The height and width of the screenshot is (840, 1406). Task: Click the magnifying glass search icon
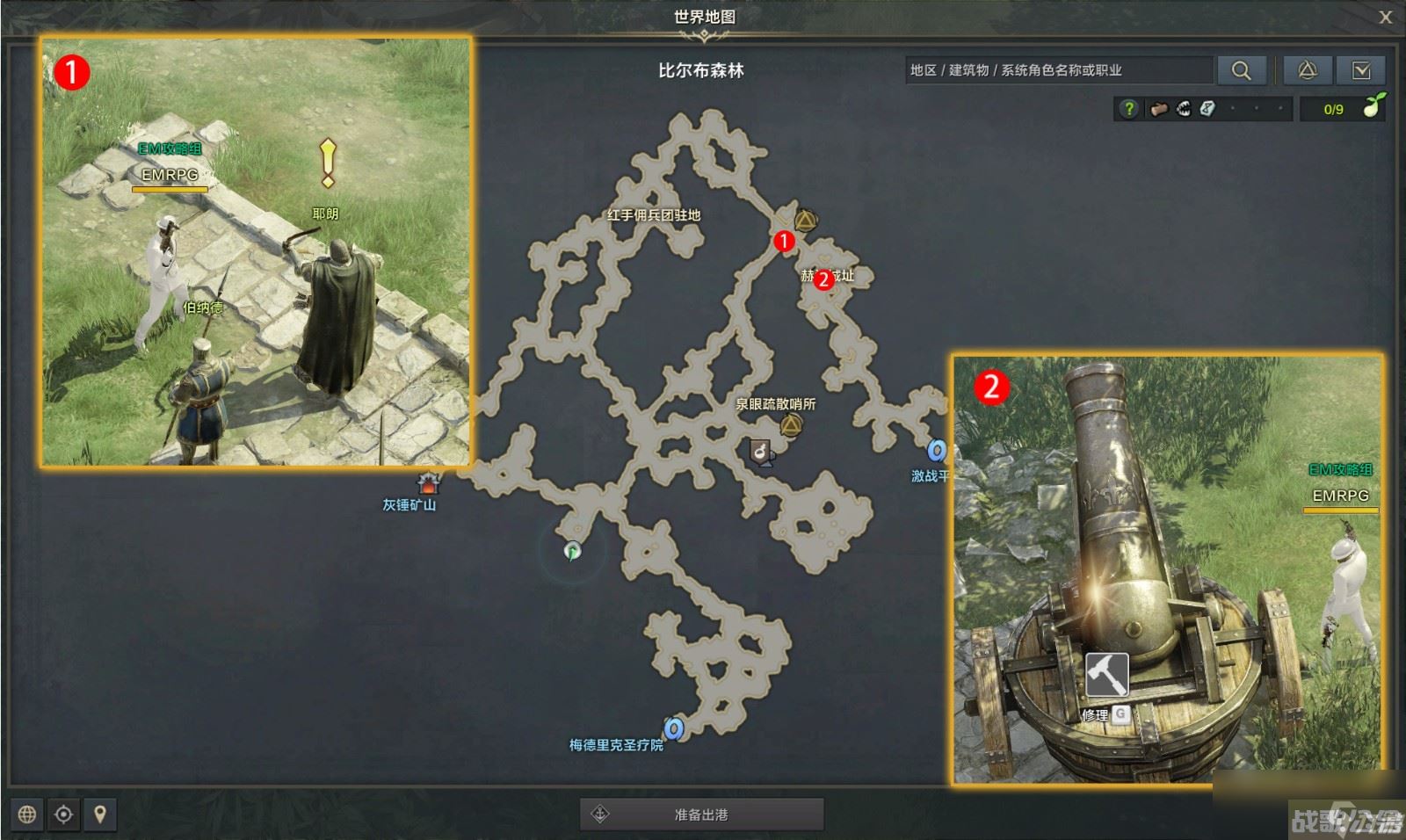point(1242,70)
